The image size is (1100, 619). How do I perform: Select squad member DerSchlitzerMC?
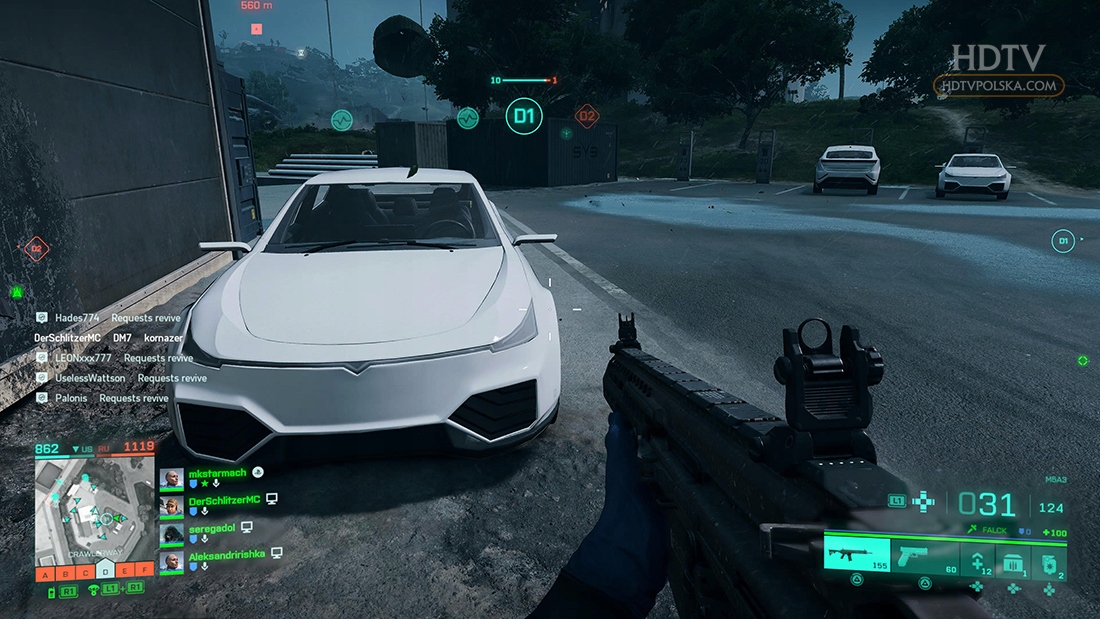(x=224, y=499)
